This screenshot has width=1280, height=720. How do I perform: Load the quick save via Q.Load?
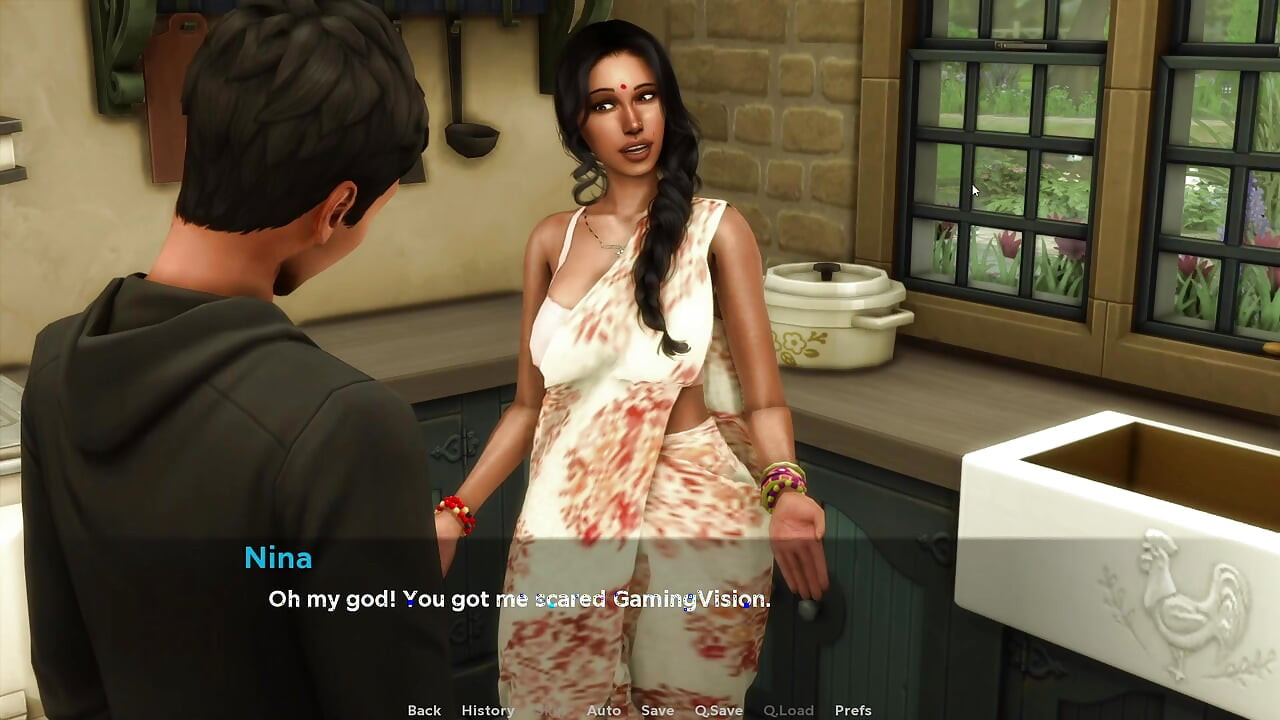[x=787, y=710]
